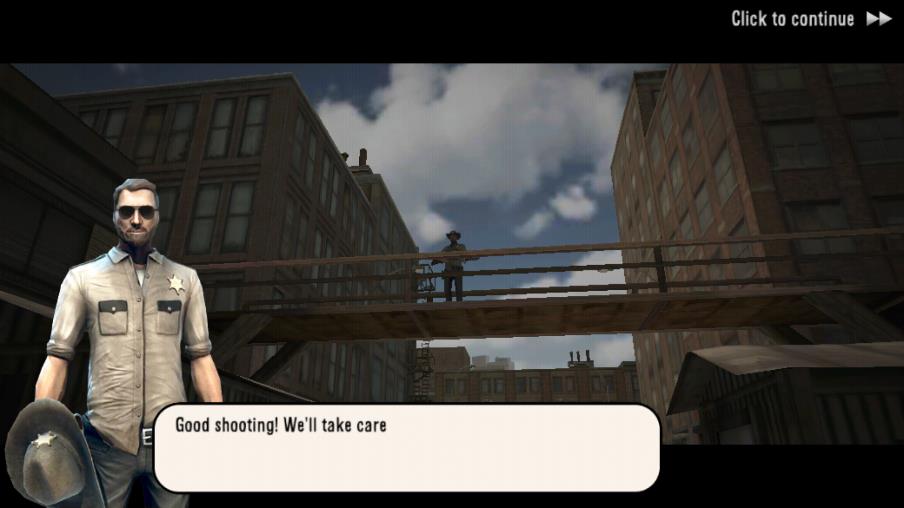Image resolution: width=904 pixels, height=508 pixels.
Task: Advance the sheriff's dialogue box text
Action: tap(406, 447)
